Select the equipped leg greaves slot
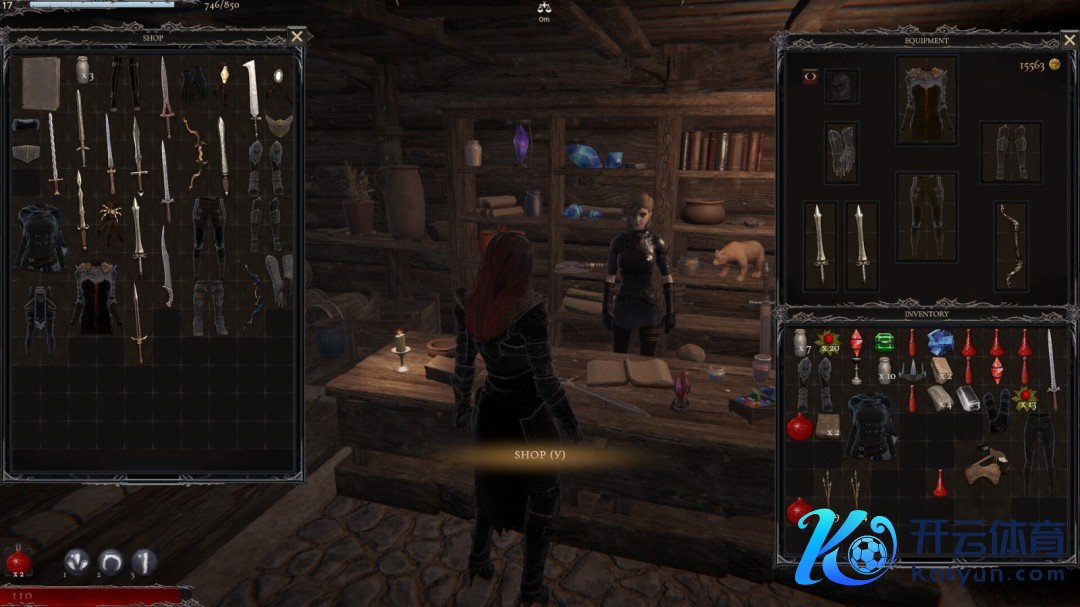1080x607 pixels. [x=1011, y=152]
